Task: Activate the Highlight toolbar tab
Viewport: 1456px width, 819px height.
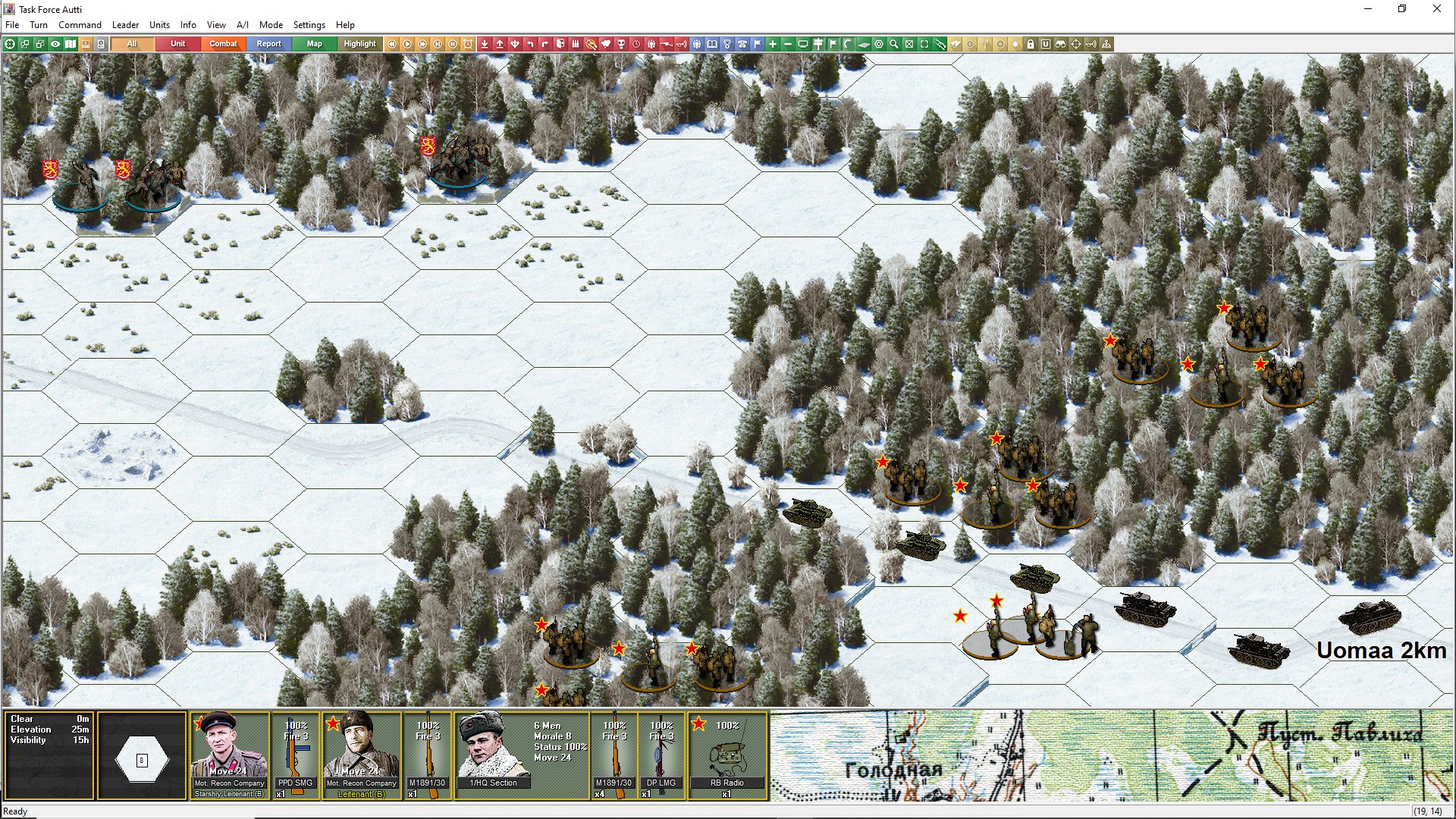Action: tap(359, 44)
